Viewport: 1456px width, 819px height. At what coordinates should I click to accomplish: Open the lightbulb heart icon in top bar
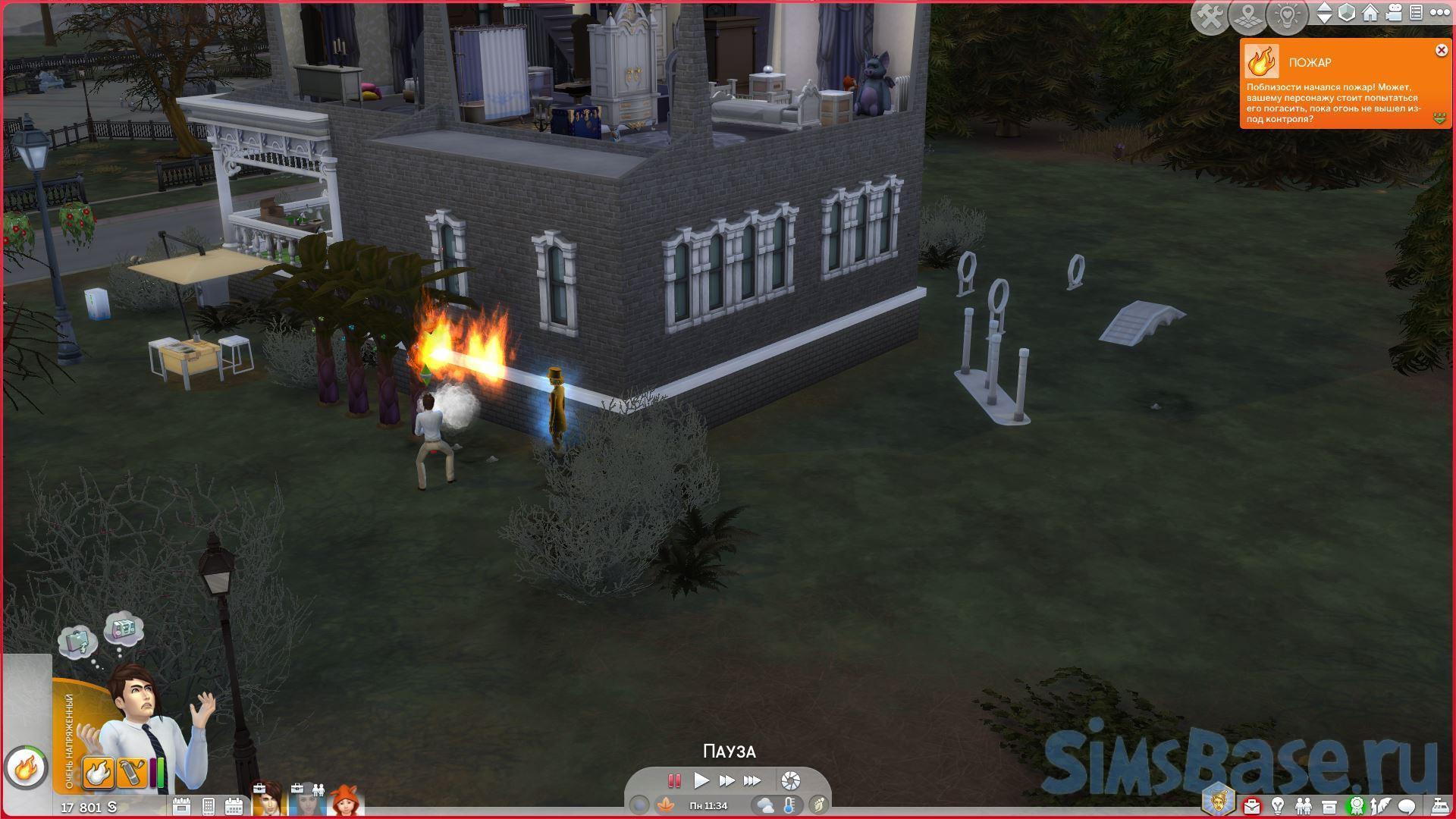pos(1287,17)
